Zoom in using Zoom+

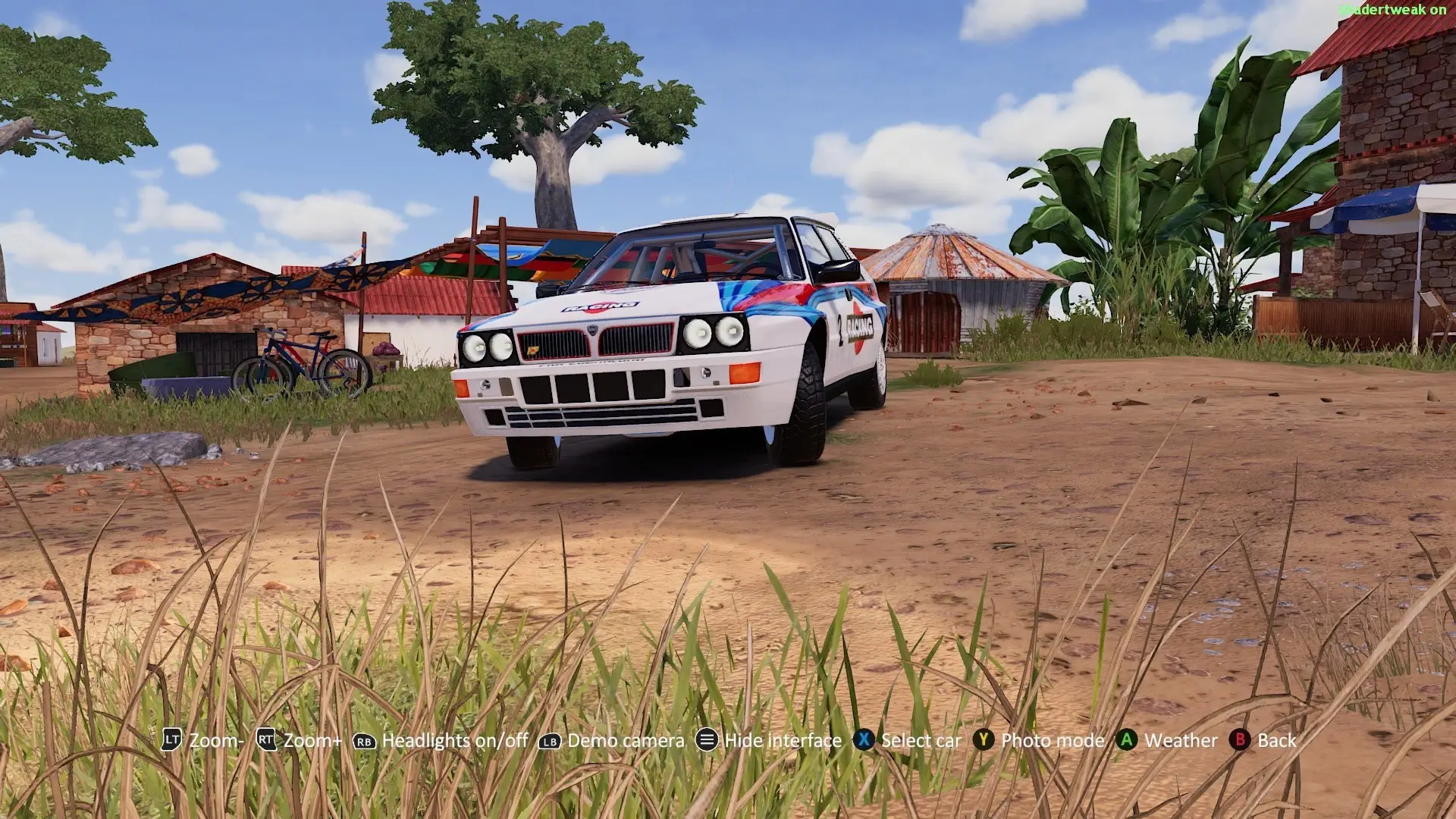pos(311,740)
